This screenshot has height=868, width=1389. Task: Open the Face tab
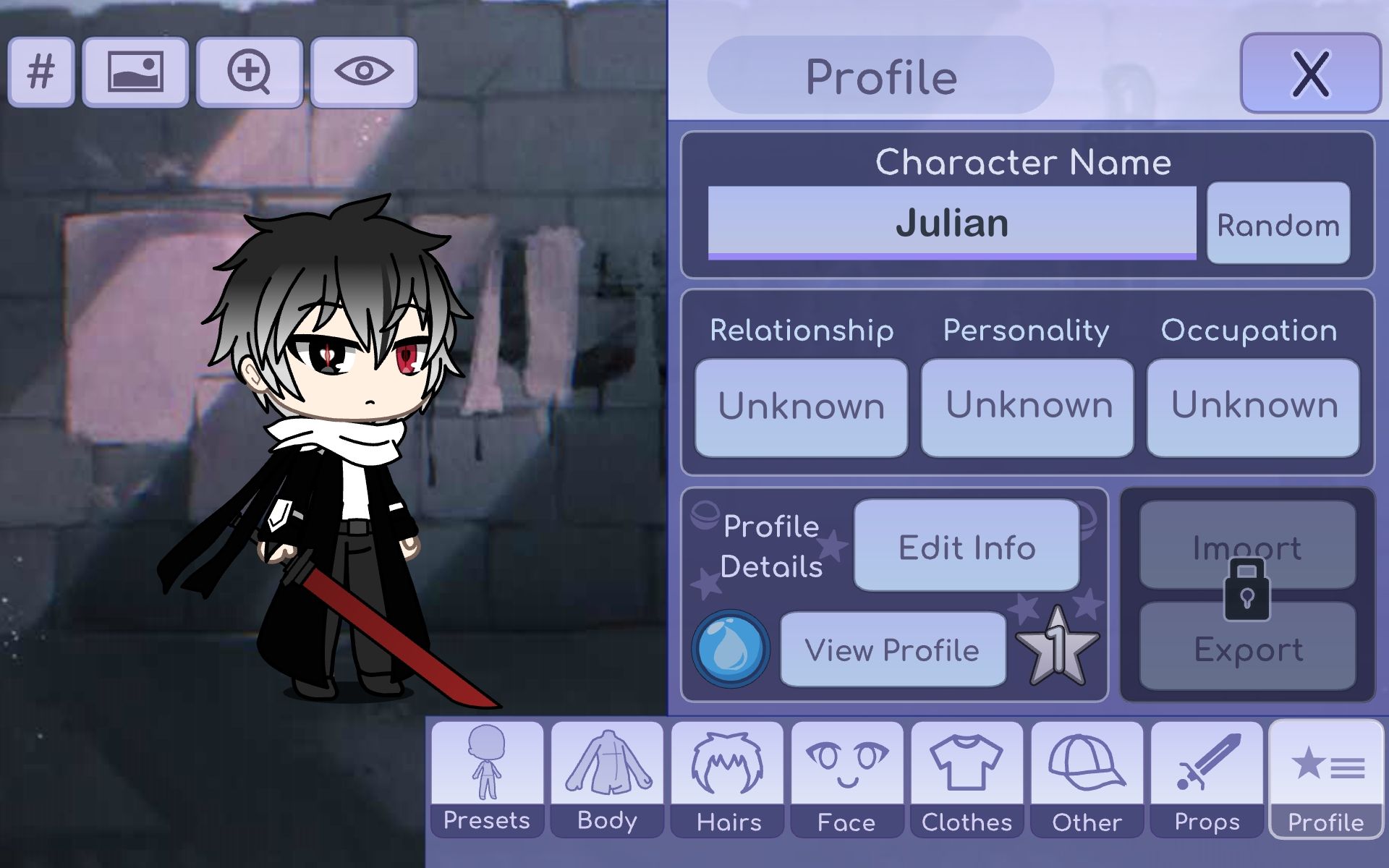point(847,779)
